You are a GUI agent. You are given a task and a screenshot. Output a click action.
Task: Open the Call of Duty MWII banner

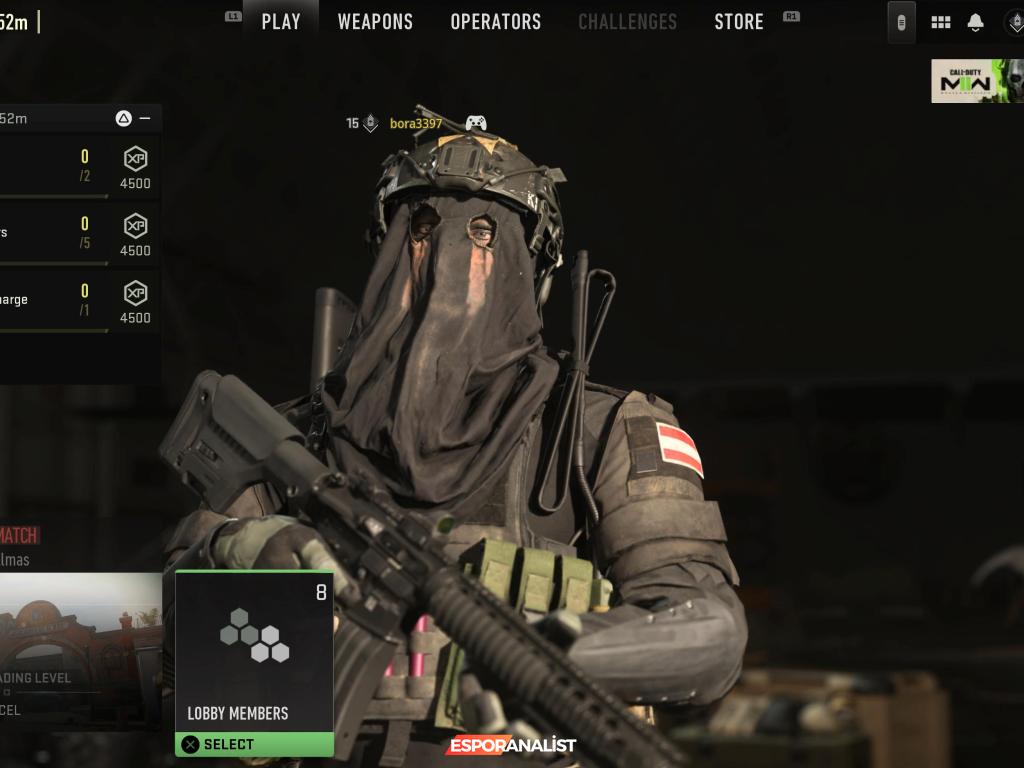click(x=977, y=81)
